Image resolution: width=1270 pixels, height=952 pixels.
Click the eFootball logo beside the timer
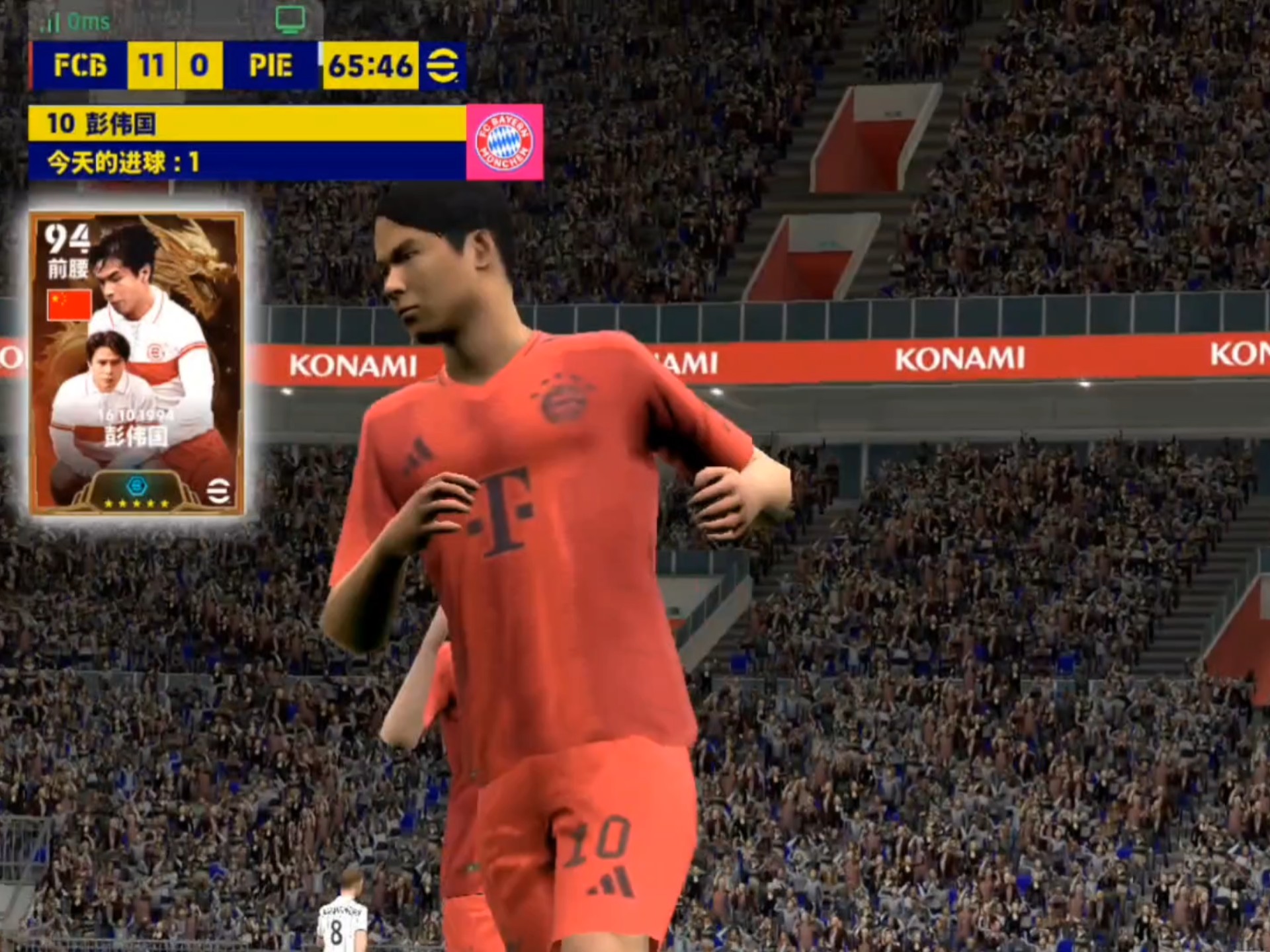[x=443, y=65]
